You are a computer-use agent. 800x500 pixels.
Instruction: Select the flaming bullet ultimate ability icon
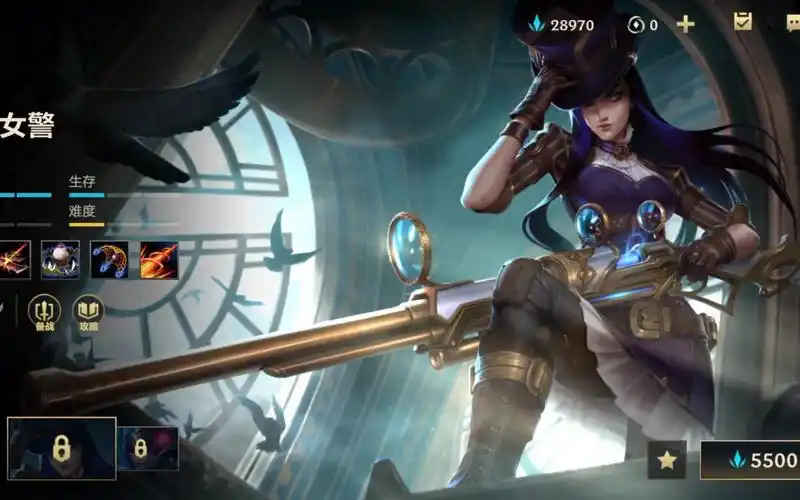click(158, 260)
